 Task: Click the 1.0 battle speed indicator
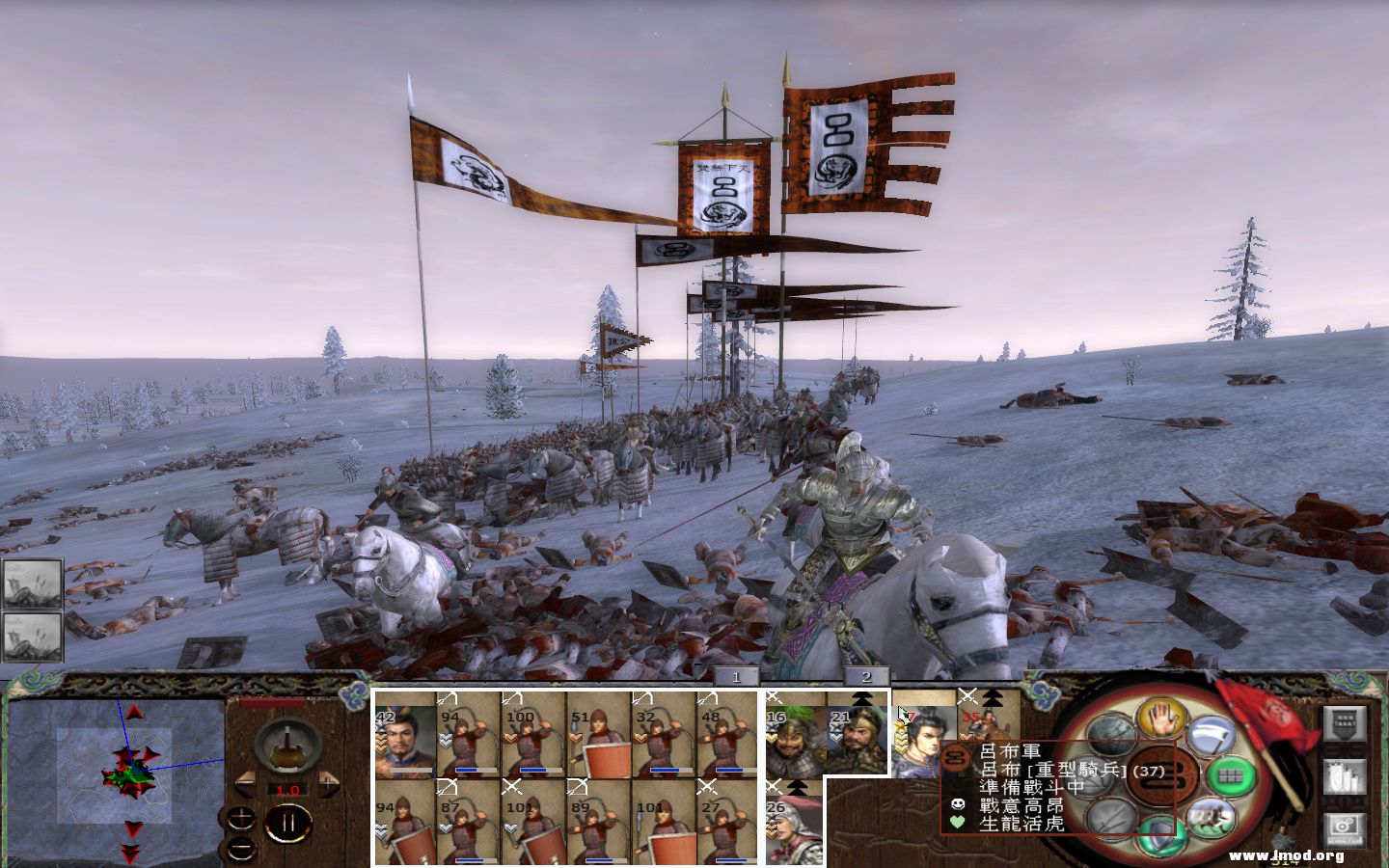(286, 790)
